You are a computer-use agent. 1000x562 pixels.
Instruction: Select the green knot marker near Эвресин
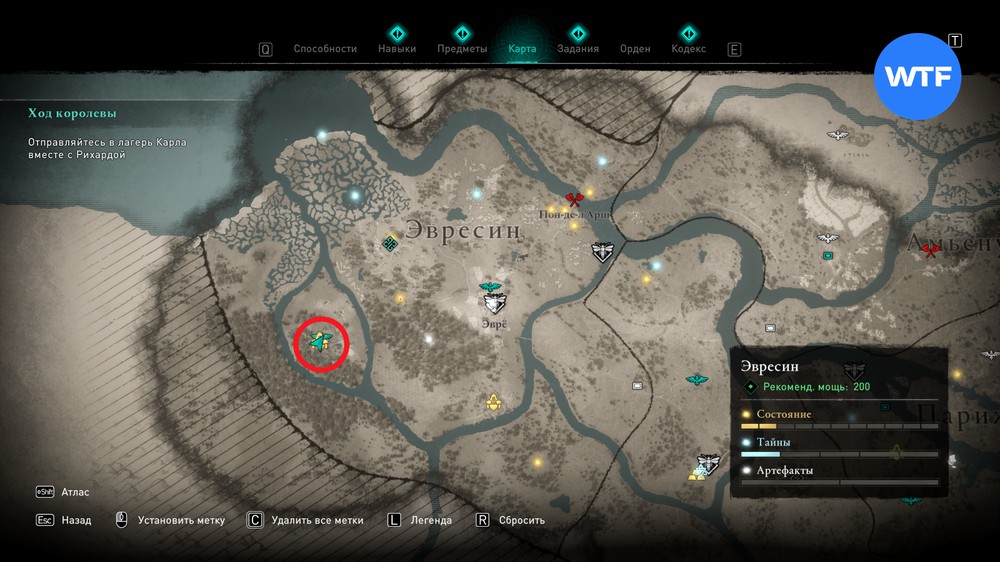click(x=392, y=243)
